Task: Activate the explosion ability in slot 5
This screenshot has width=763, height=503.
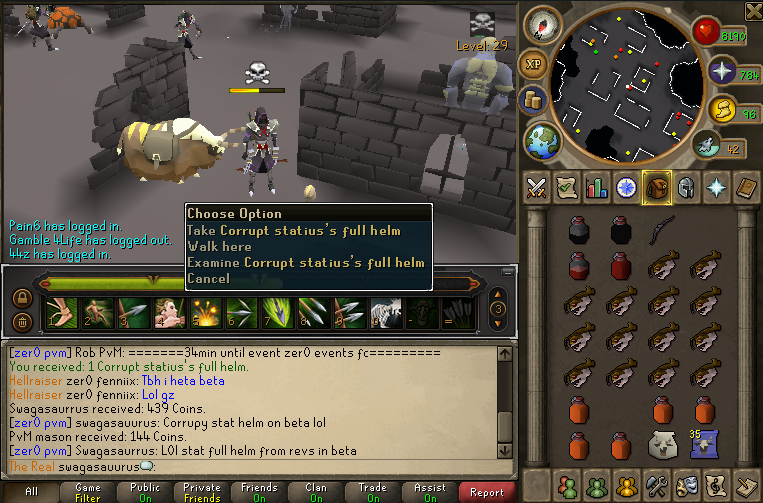Action: pyautogui.click(x=205, y=312)
